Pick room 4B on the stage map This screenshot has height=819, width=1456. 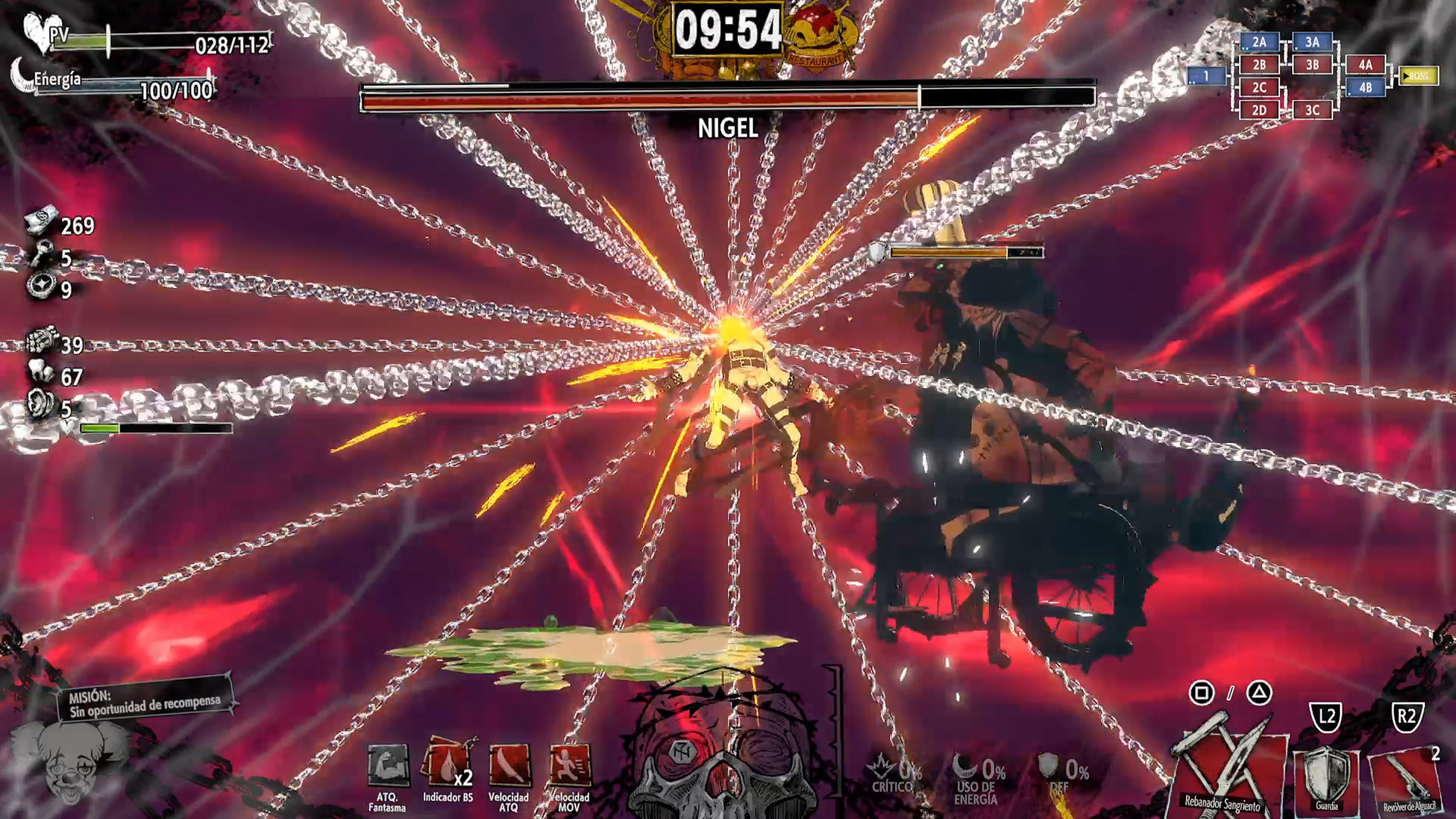pyautogui.click(x=1365, y=88)
